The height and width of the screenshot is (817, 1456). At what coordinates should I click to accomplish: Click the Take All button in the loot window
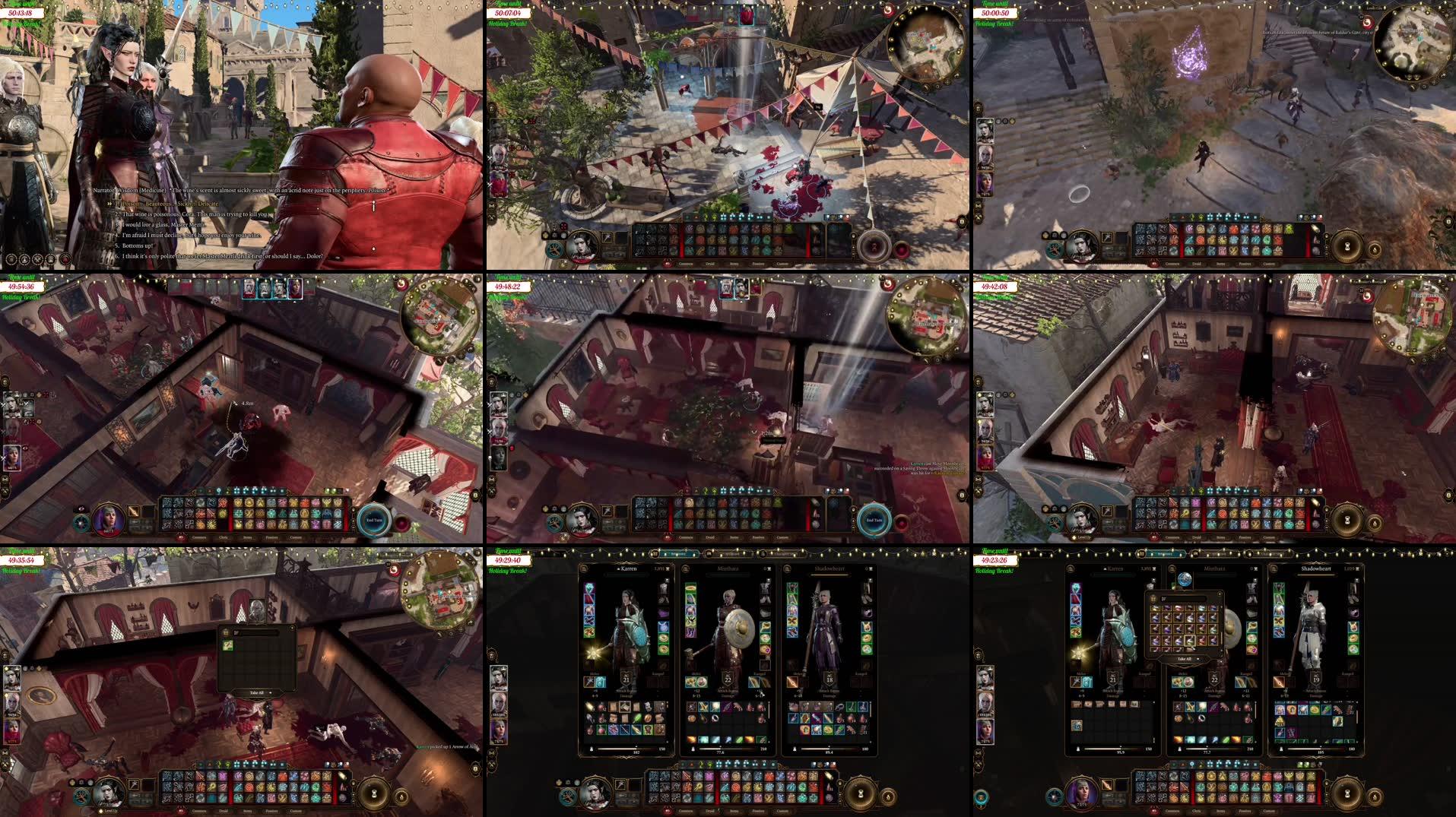255,693
